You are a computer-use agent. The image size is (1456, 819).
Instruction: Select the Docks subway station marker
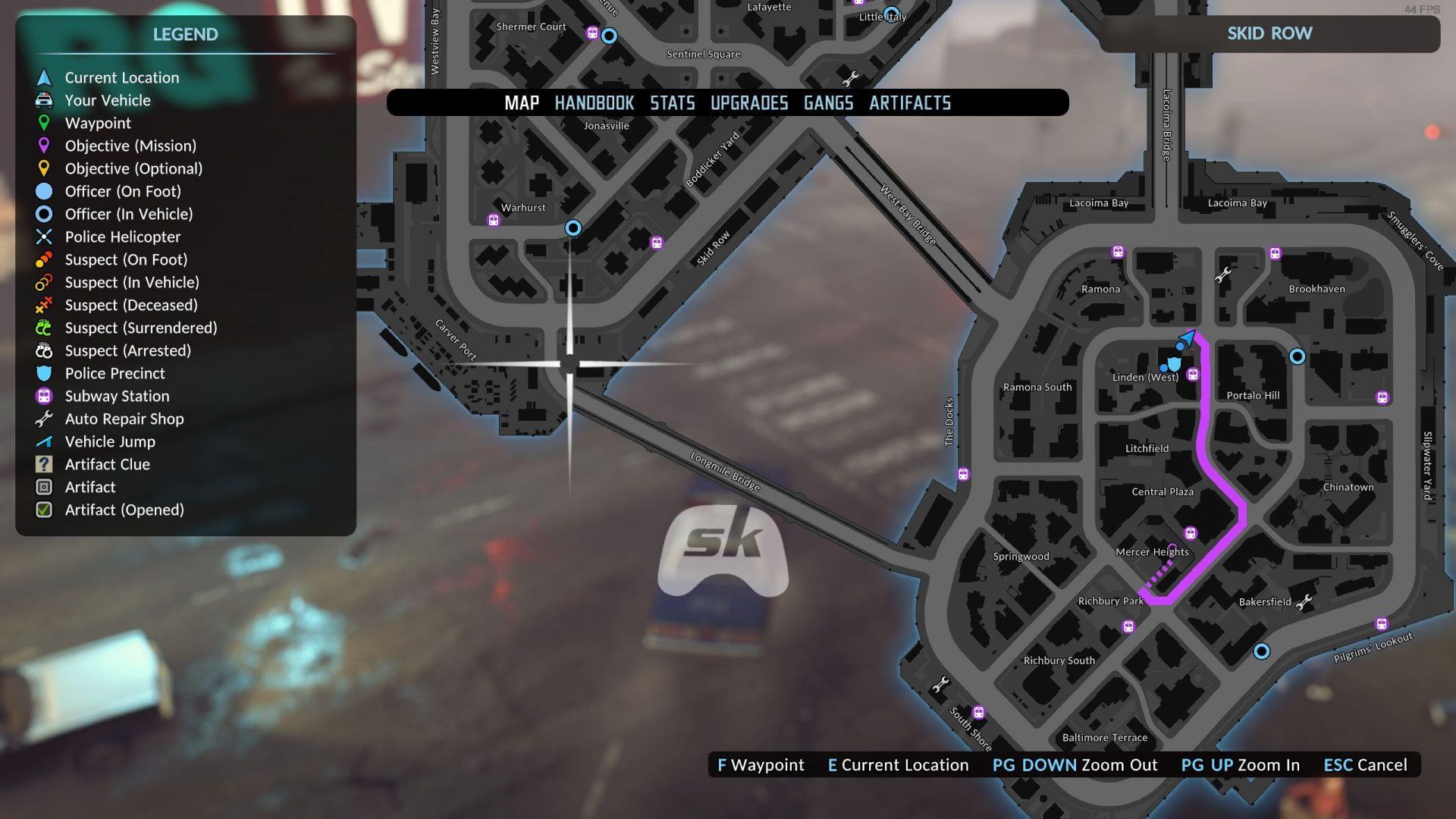coord(963,475)
